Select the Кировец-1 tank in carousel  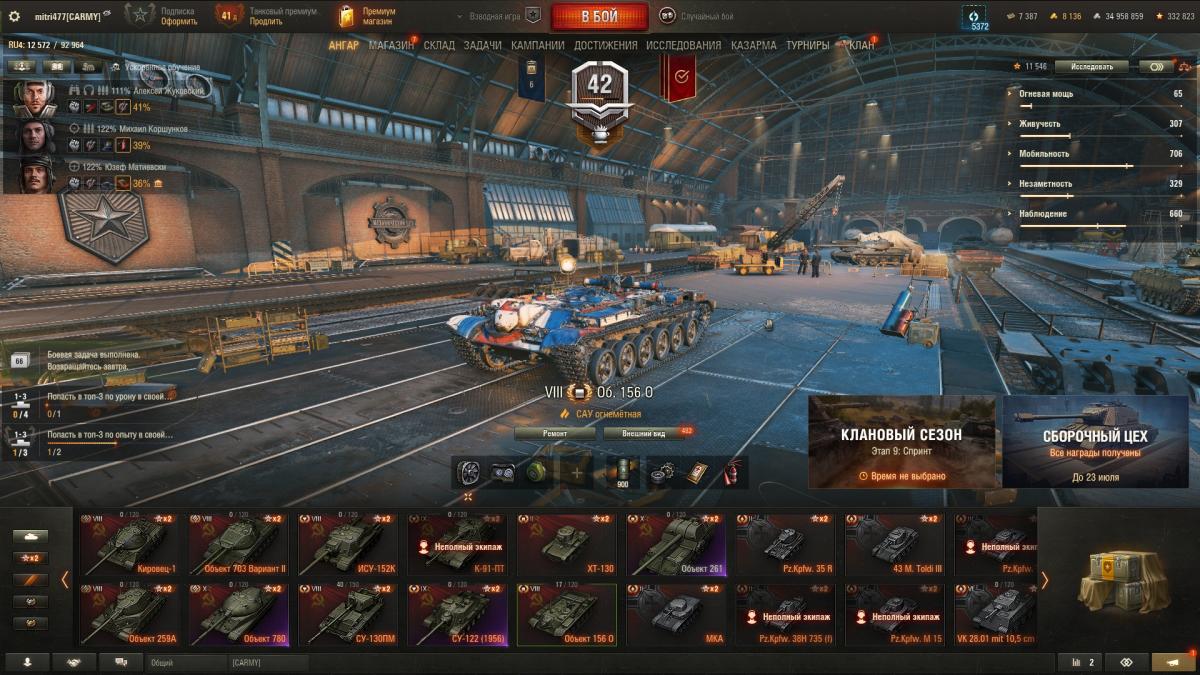tap(129, 545)
